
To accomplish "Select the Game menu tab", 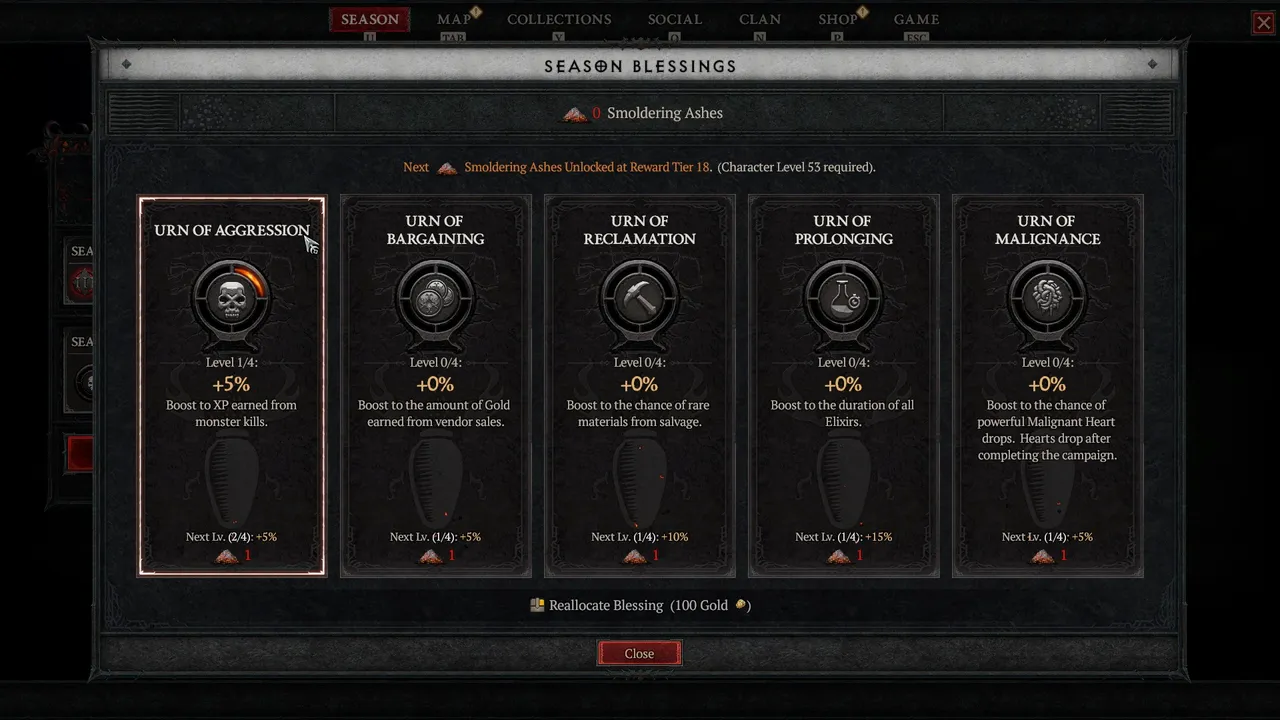I will [916, 19].
